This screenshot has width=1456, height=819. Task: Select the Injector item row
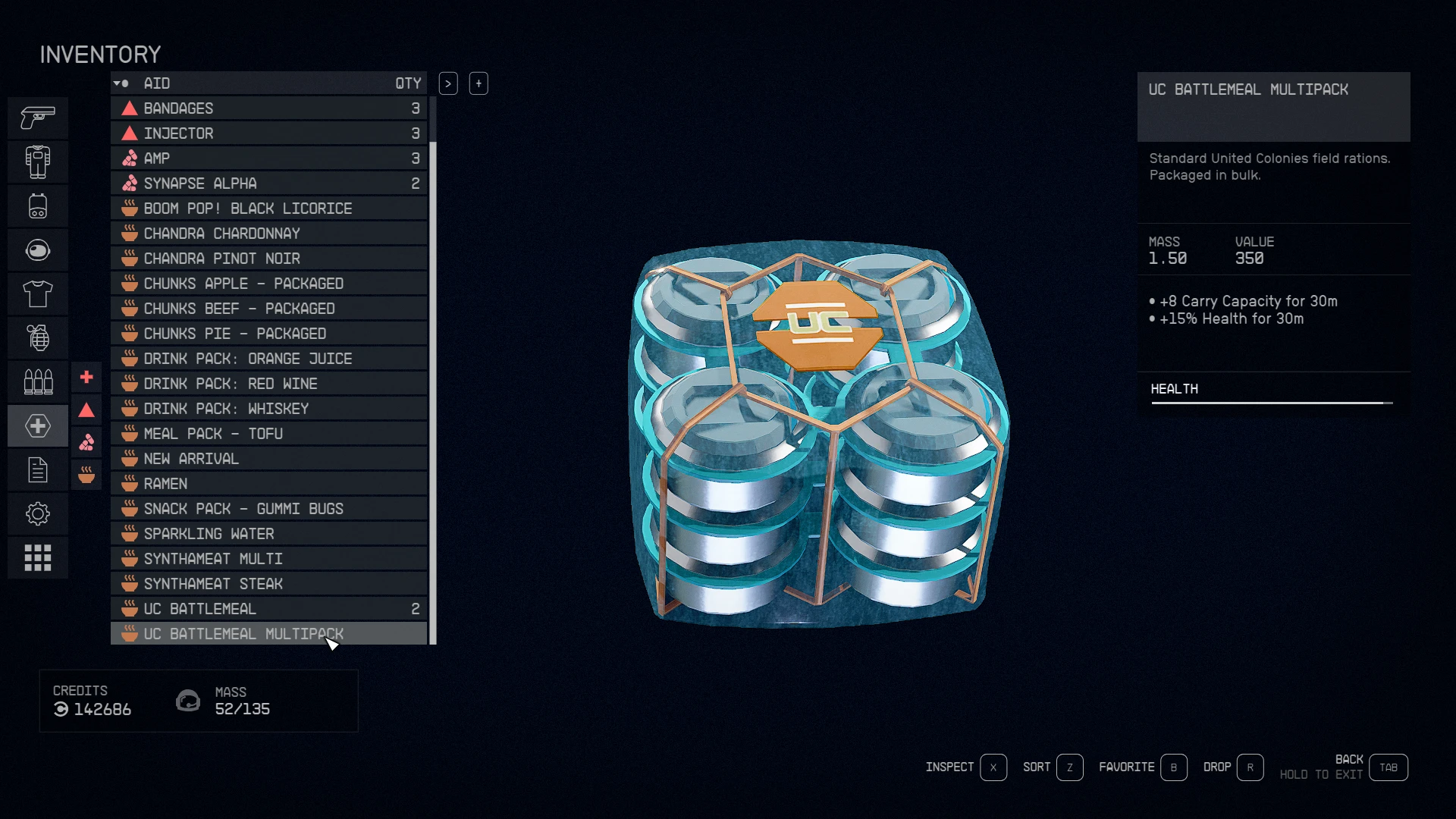point(269,133)
